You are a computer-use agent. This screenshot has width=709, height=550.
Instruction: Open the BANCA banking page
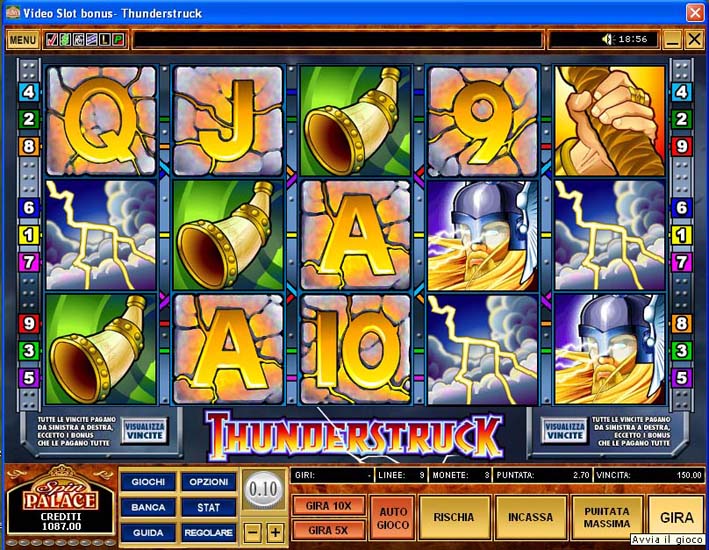pyautogui.click(x=148, y=507)
